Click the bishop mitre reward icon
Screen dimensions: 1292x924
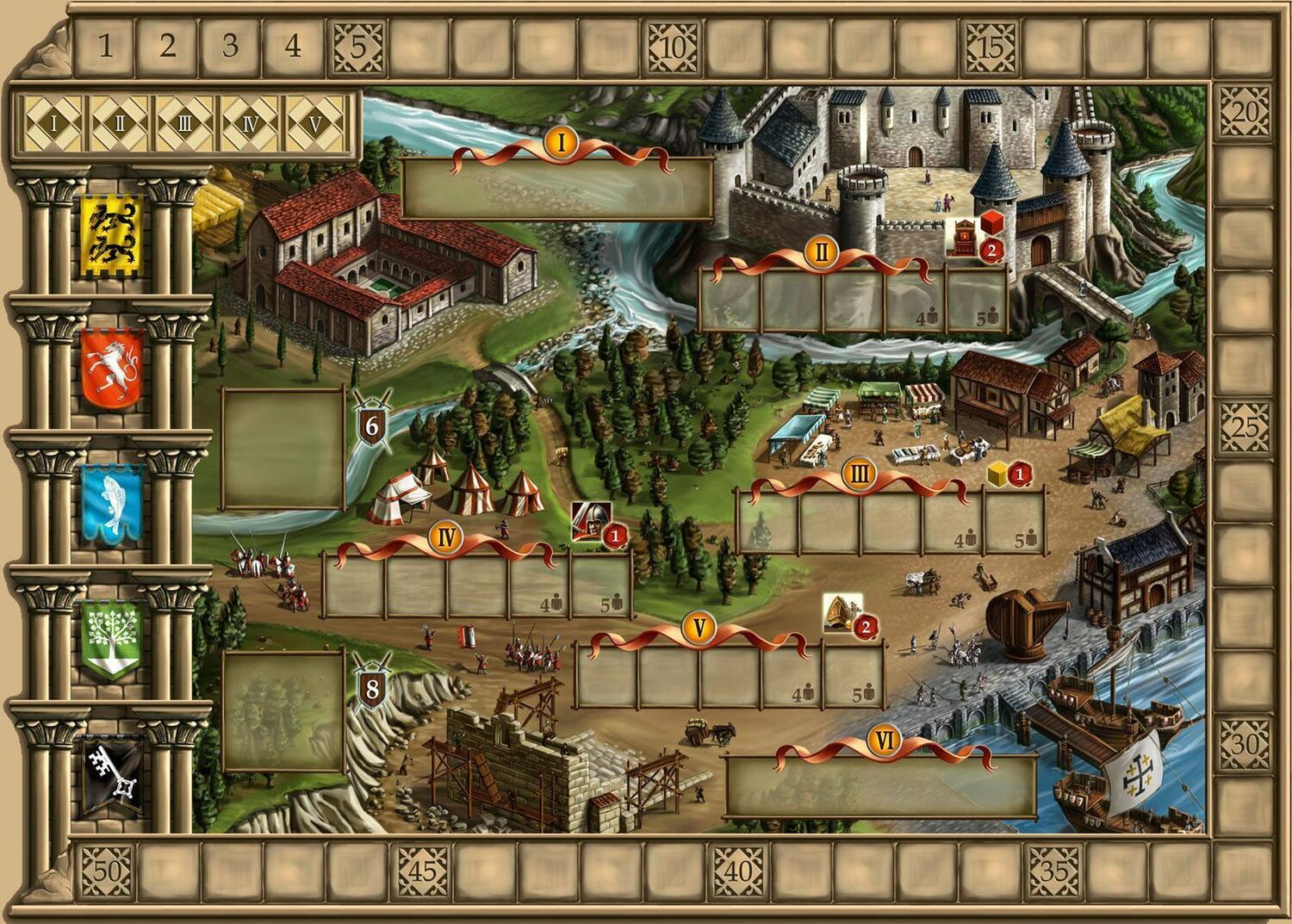pos(842,612)
